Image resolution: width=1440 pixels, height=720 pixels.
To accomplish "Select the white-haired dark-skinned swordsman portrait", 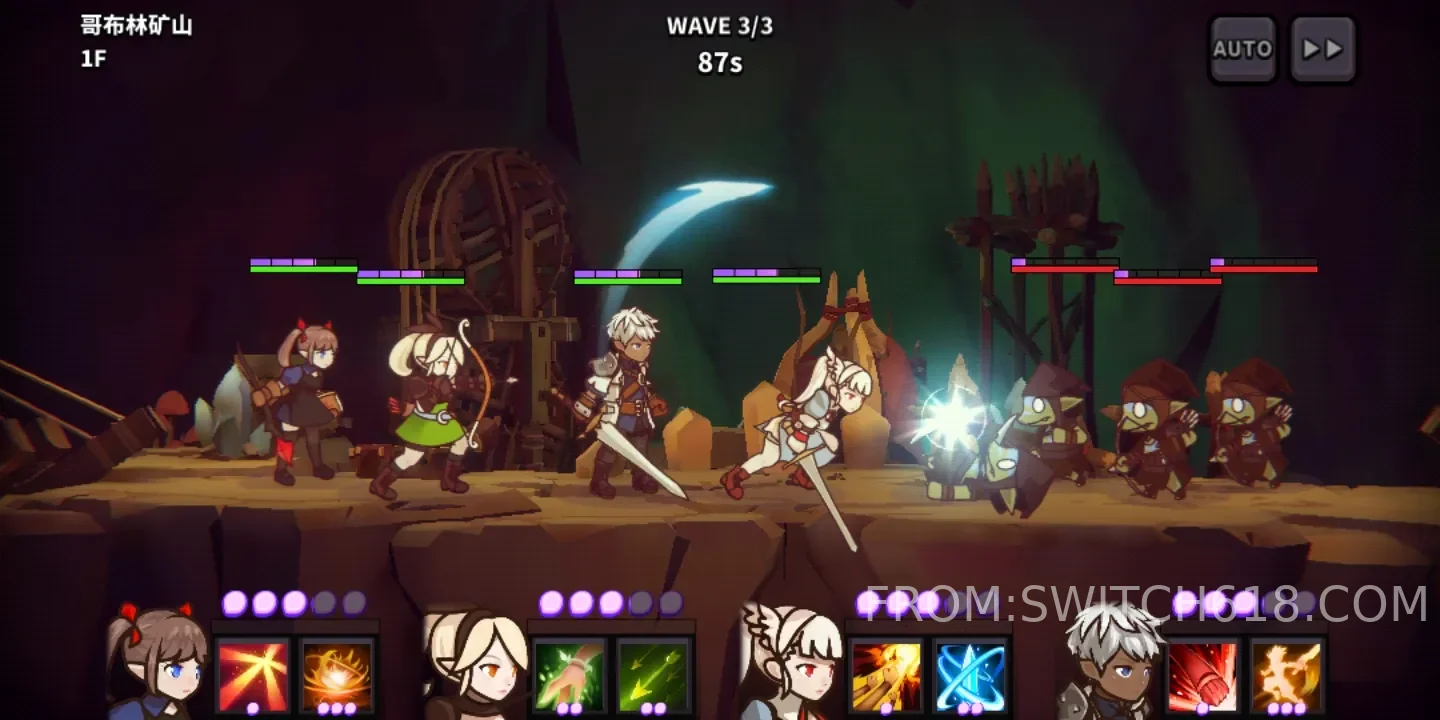I will point(1107,663).
